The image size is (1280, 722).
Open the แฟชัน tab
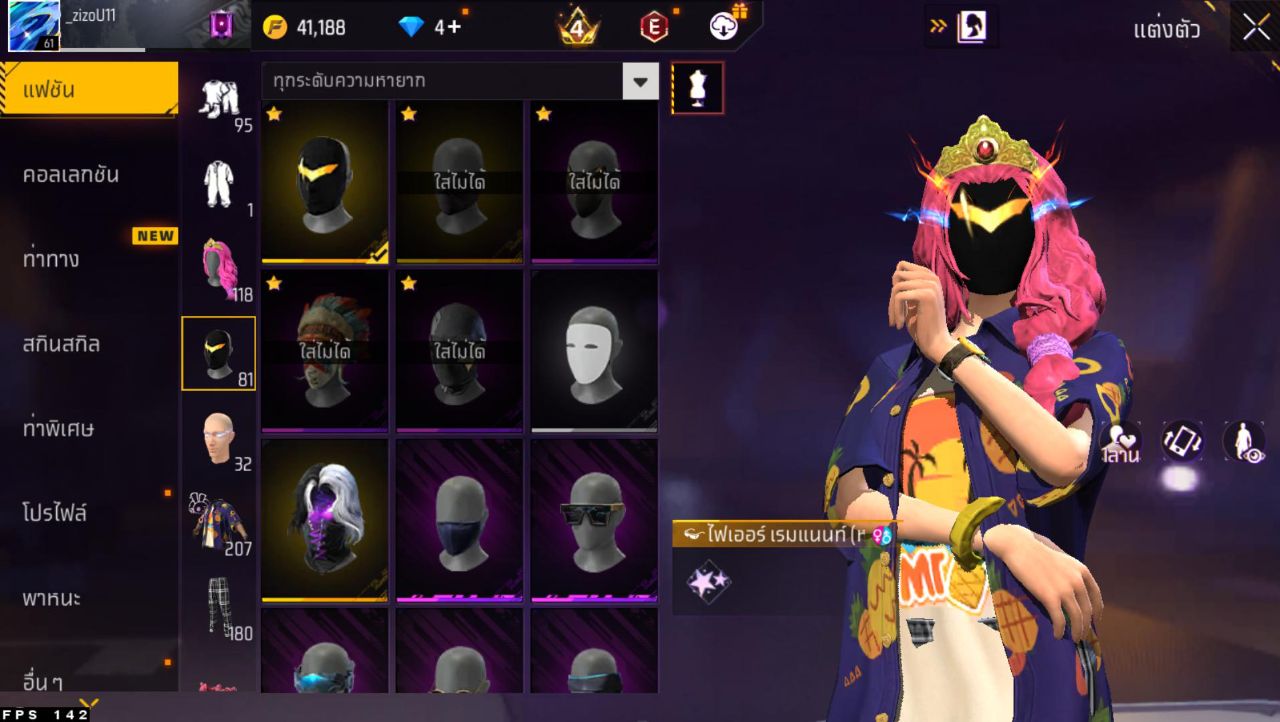coord(89,90)
